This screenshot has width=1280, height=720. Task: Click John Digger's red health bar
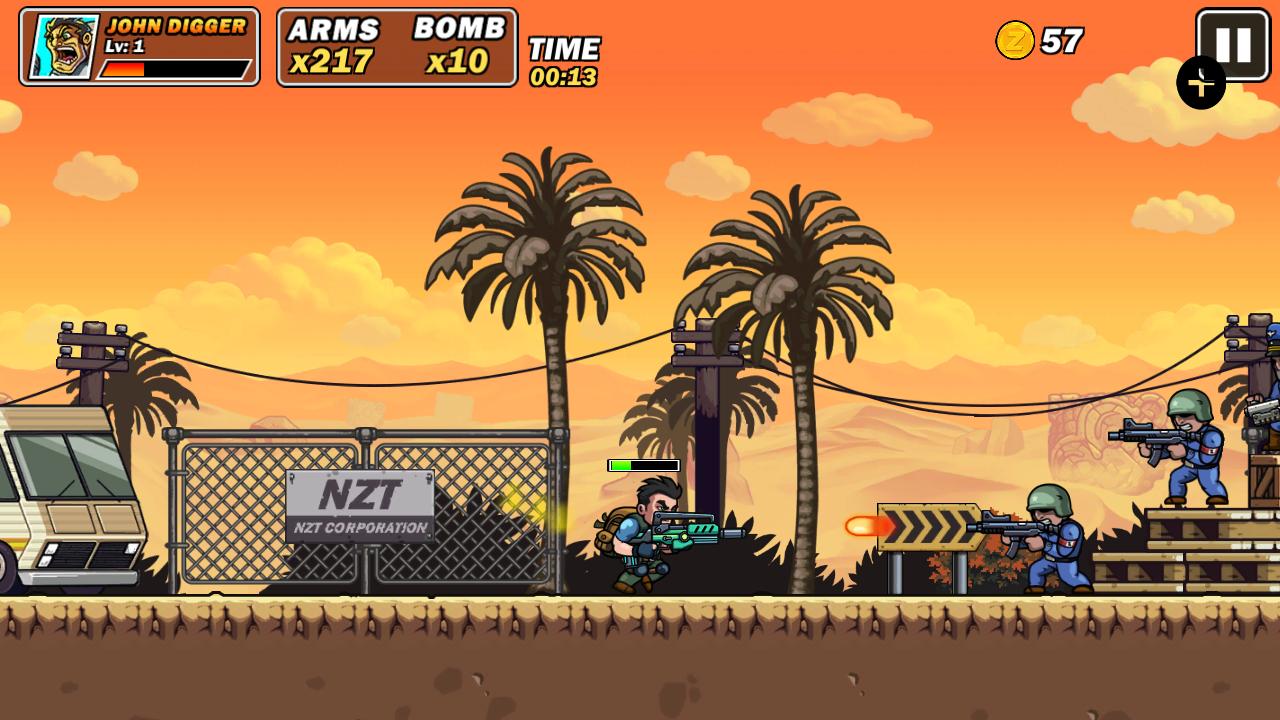(x=125, y=68)
